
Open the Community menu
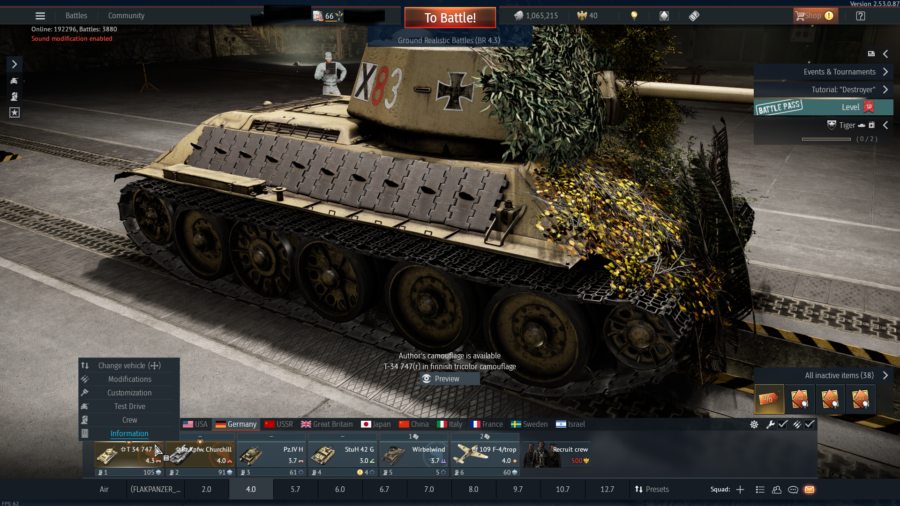click(126, 16)
